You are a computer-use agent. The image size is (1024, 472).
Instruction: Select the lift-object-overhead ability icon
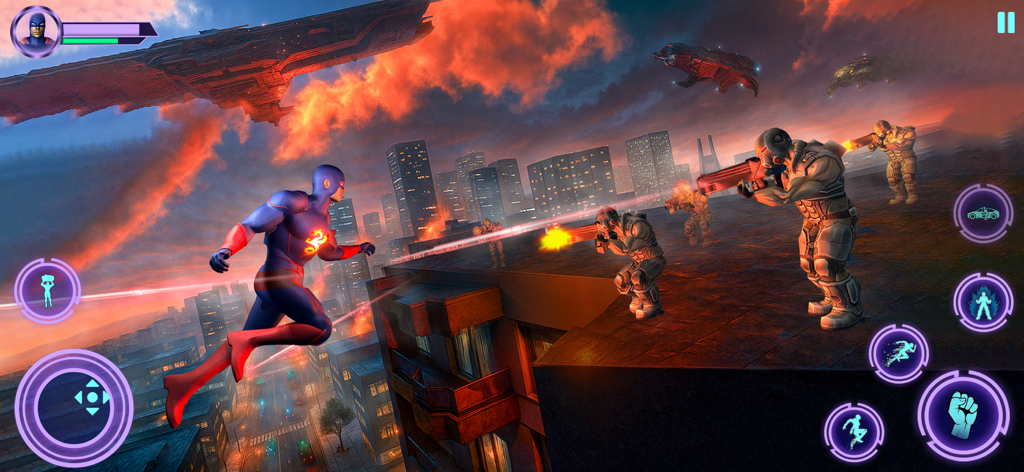47,290
